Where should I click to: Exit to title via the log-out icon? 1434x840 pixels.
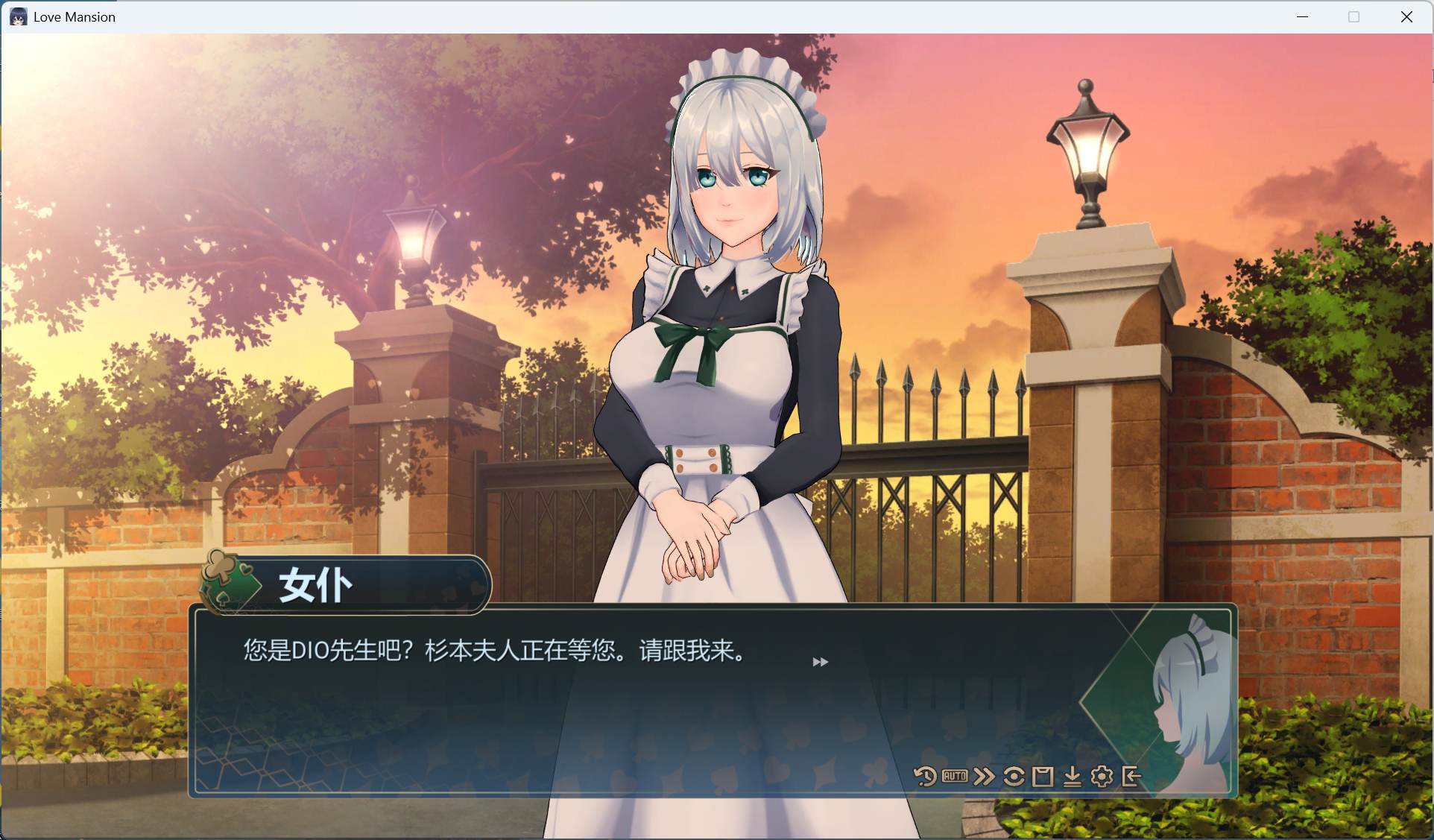coord(1132,776)
